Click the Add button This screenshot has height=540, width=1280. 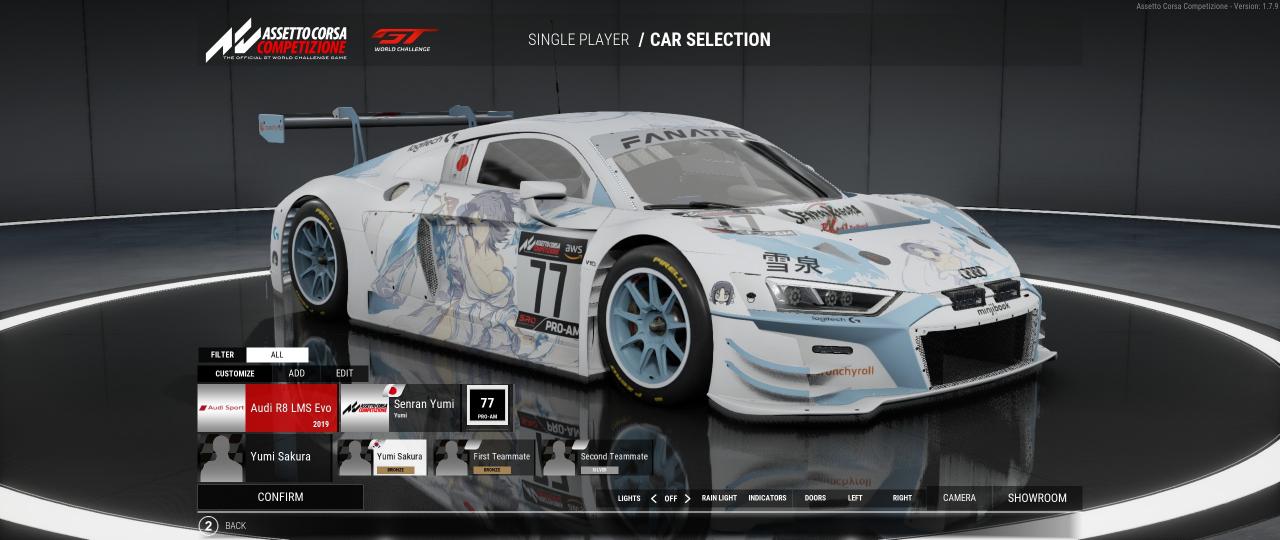pos(297,373)
